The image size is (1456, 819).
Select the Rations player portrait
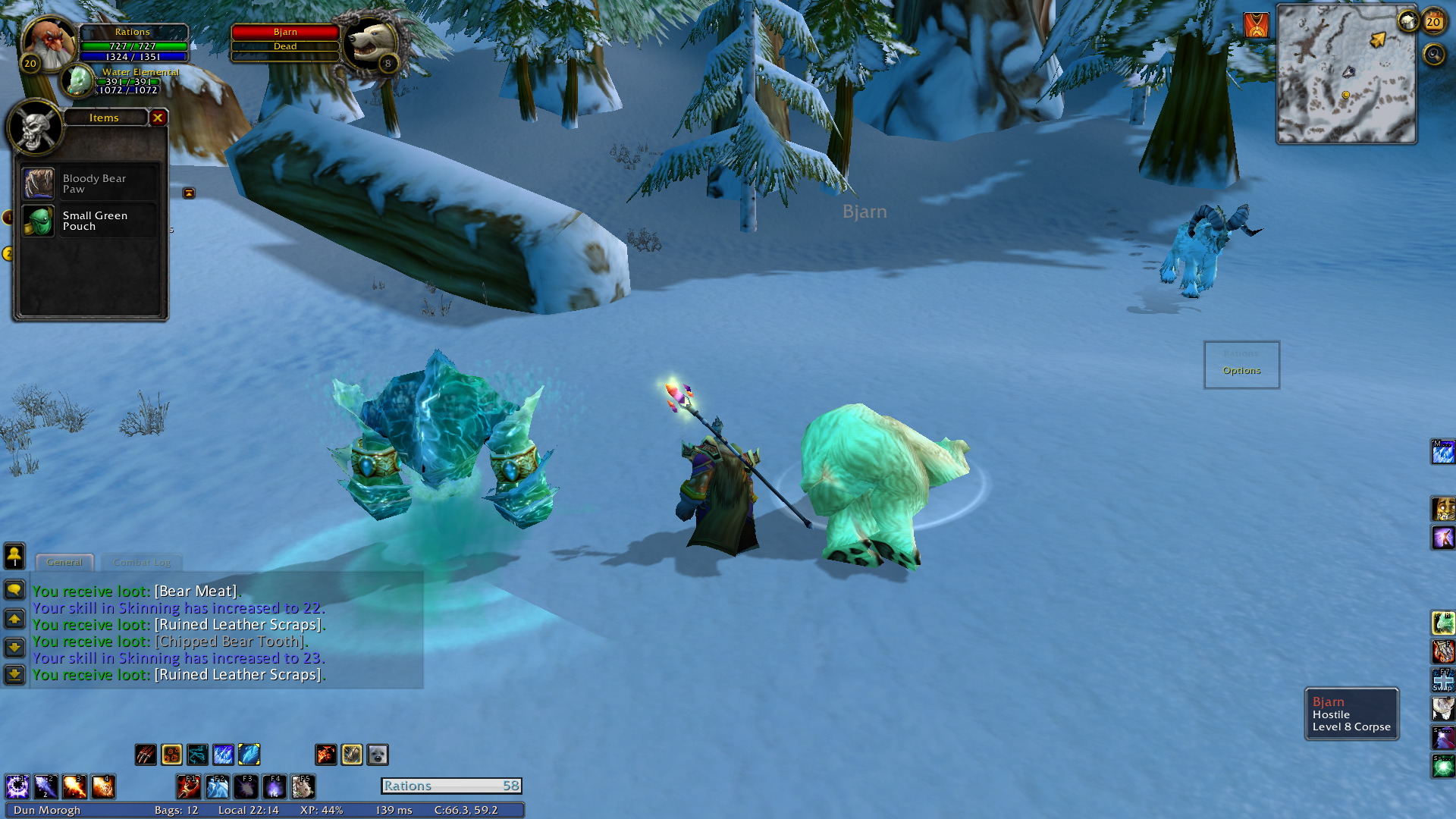pos(50,44)
